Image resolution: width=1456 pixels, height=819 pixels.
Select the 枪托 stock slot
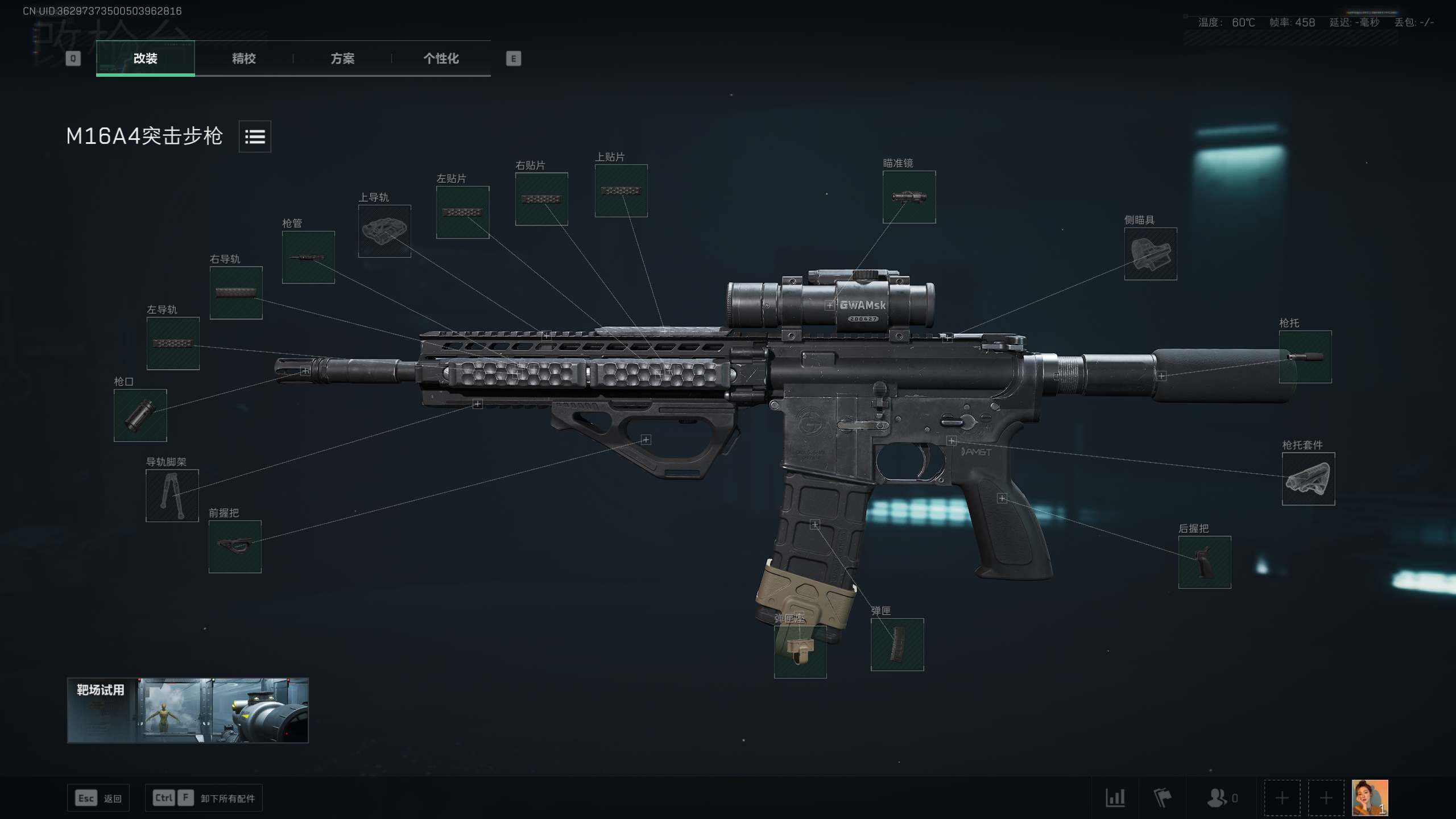pos(1305,357)
